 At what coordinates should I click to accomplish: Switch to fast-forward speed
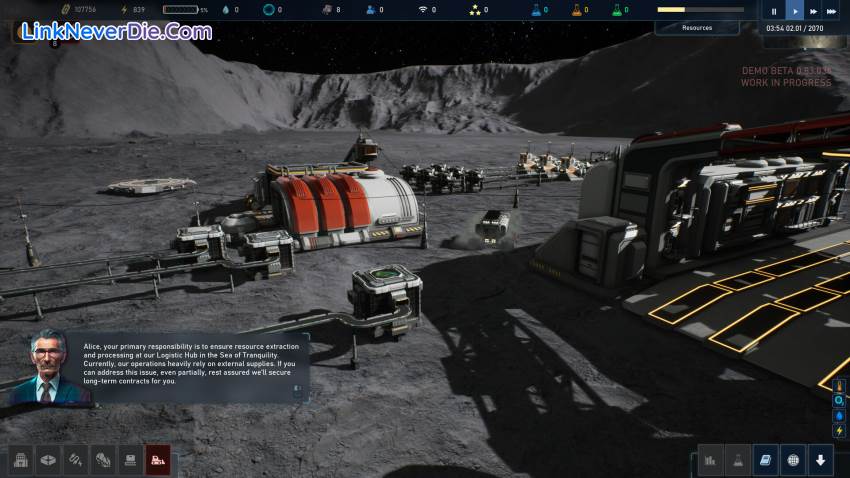click(815, 12)
